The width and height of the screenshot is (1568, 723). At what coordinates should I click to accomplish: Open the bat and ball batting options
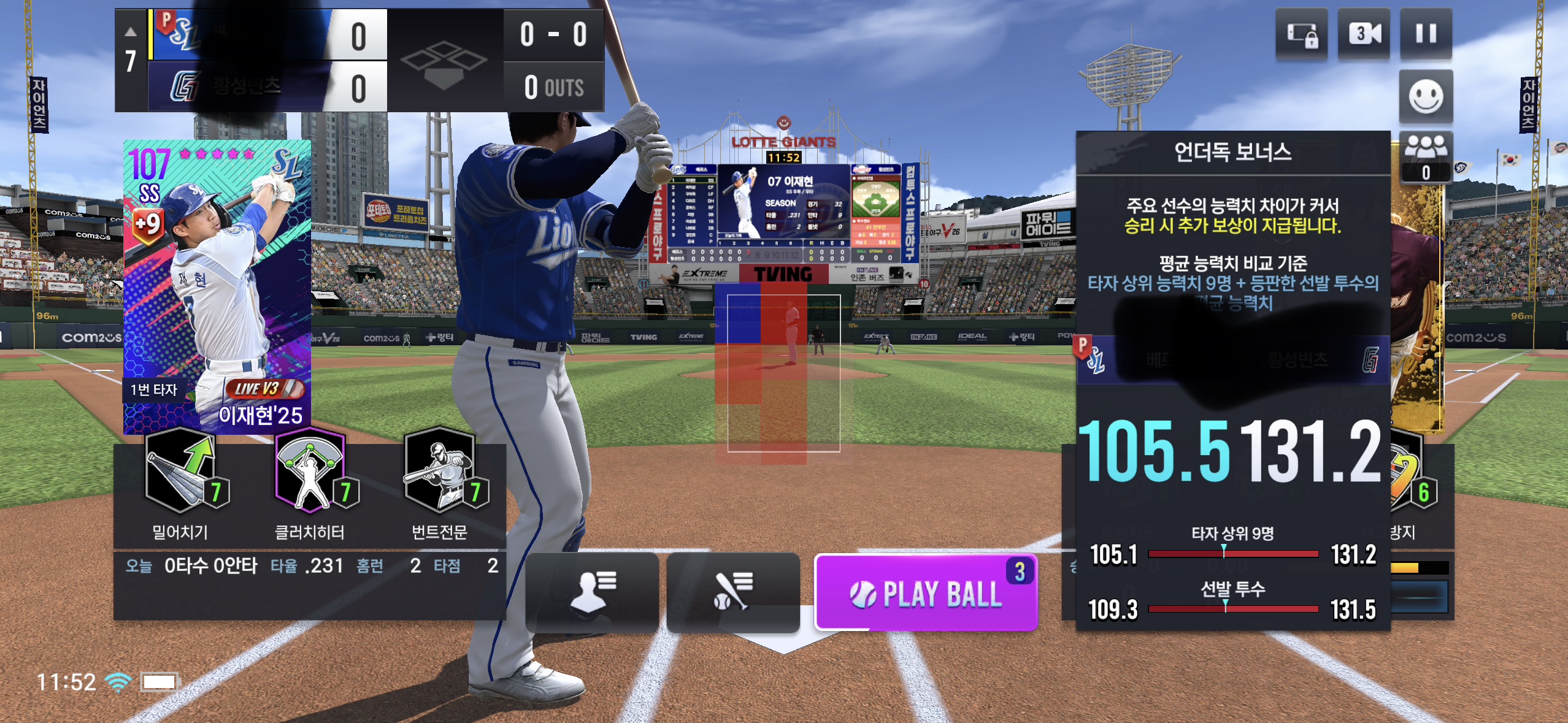733,592
